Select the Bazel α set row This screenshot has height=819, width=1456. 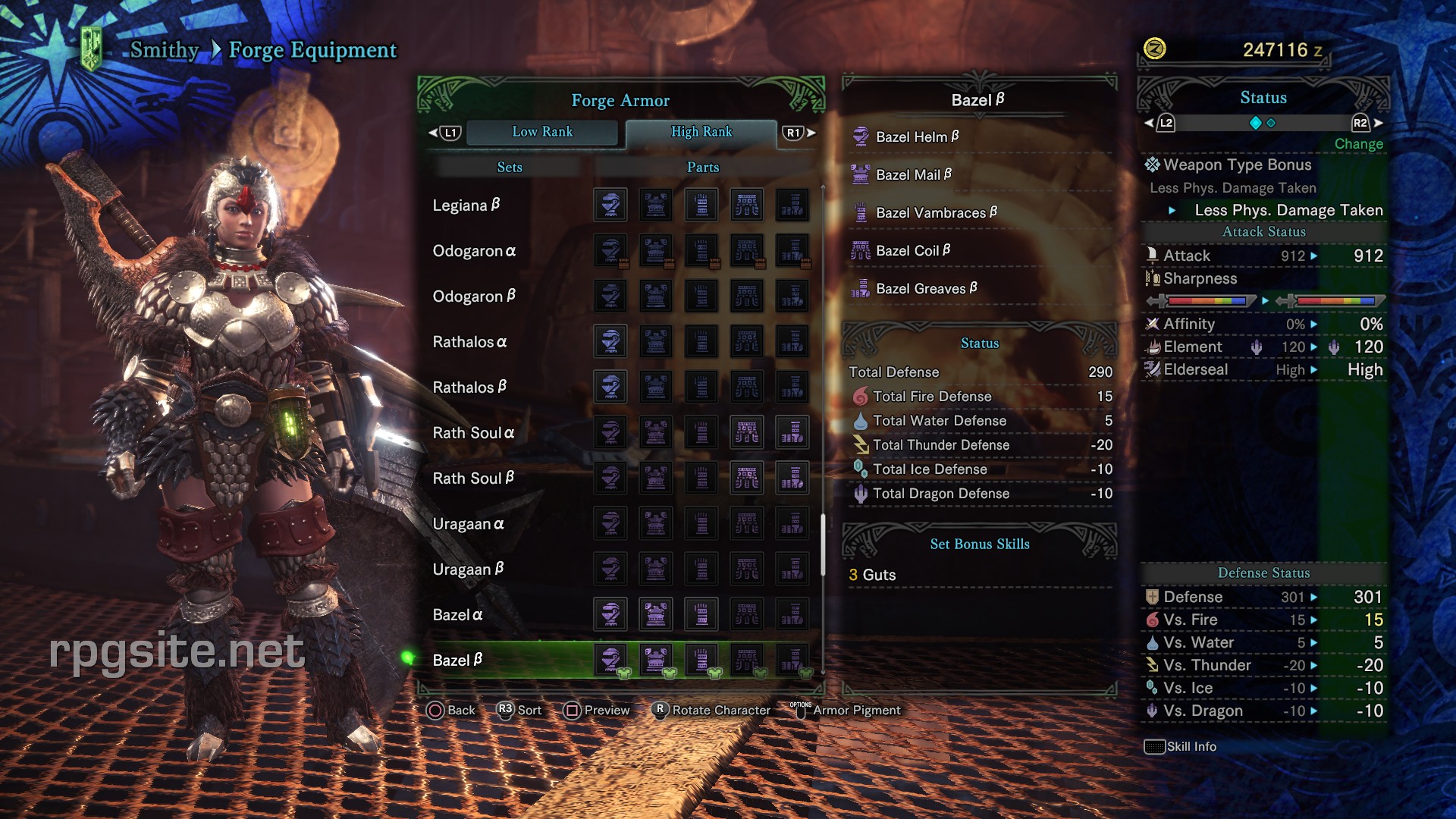click(457, 614)
